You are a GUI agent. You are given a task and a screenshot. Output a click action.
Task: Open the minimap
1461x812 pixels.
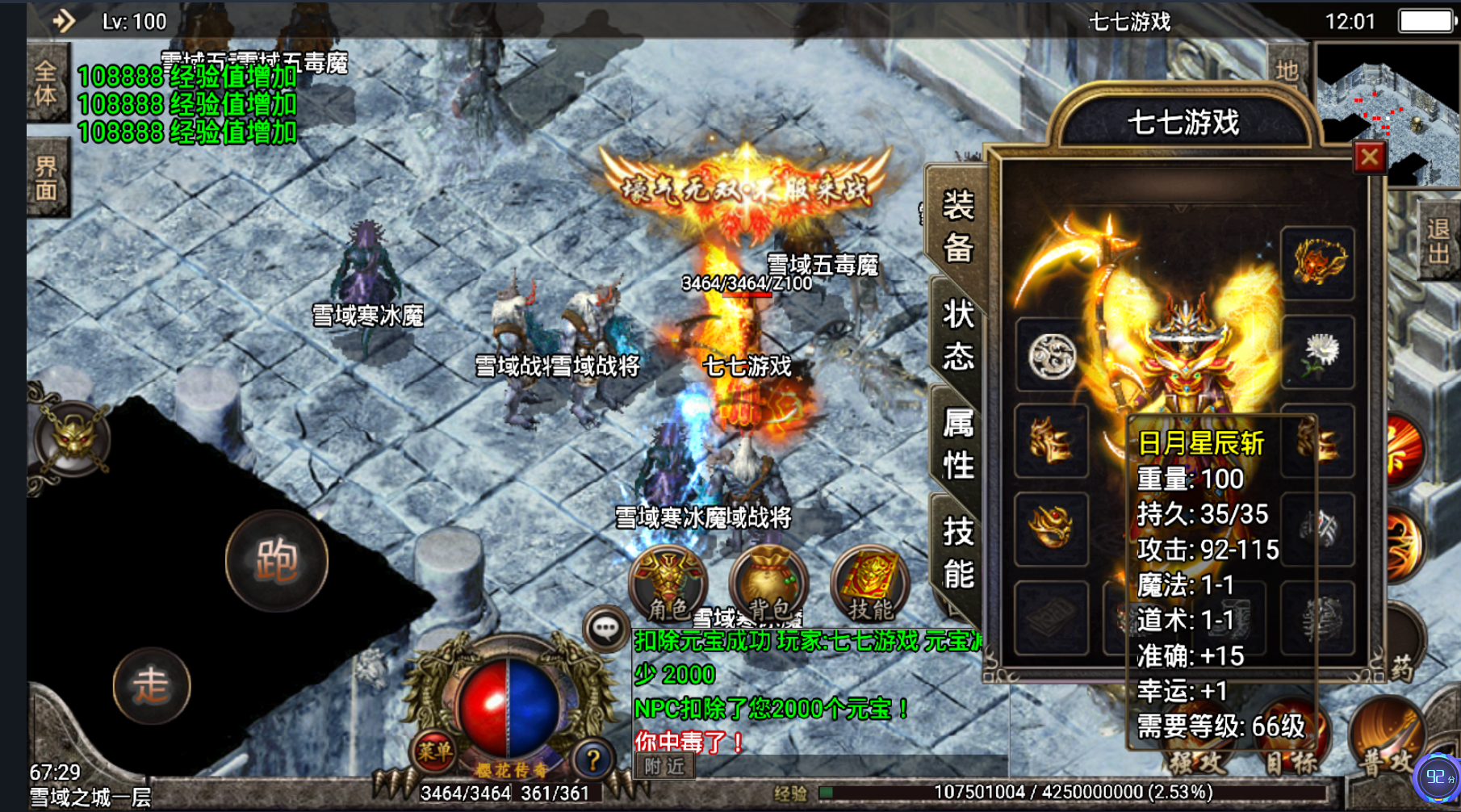[1386, 113]
